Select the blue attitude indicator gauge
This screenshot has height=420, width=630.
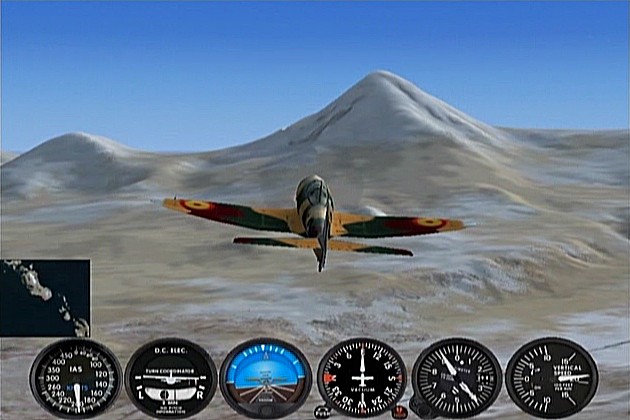(x=265, y=379)
